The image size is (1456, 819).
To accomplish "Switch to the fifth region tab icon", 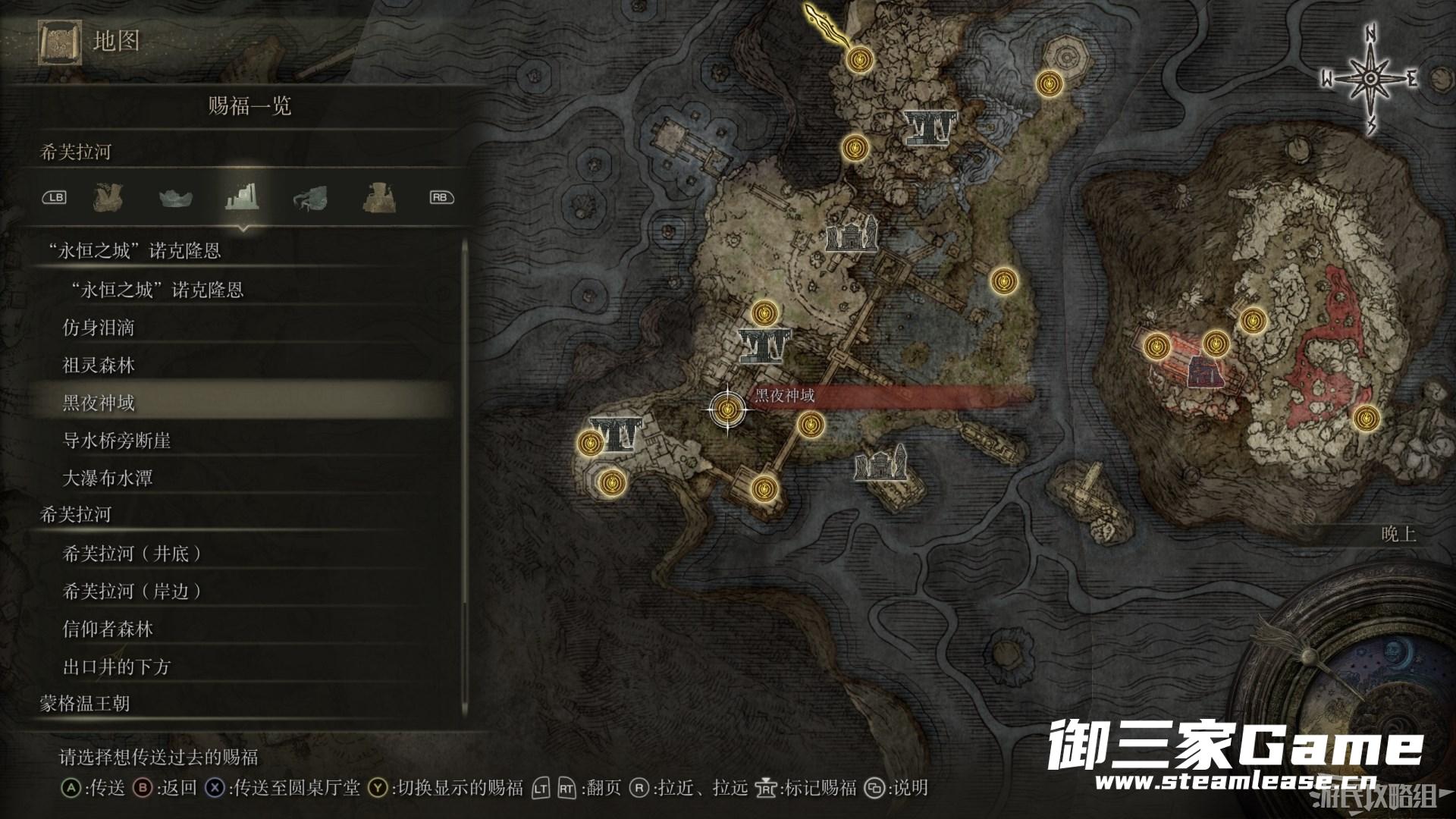I will [378, 198].
